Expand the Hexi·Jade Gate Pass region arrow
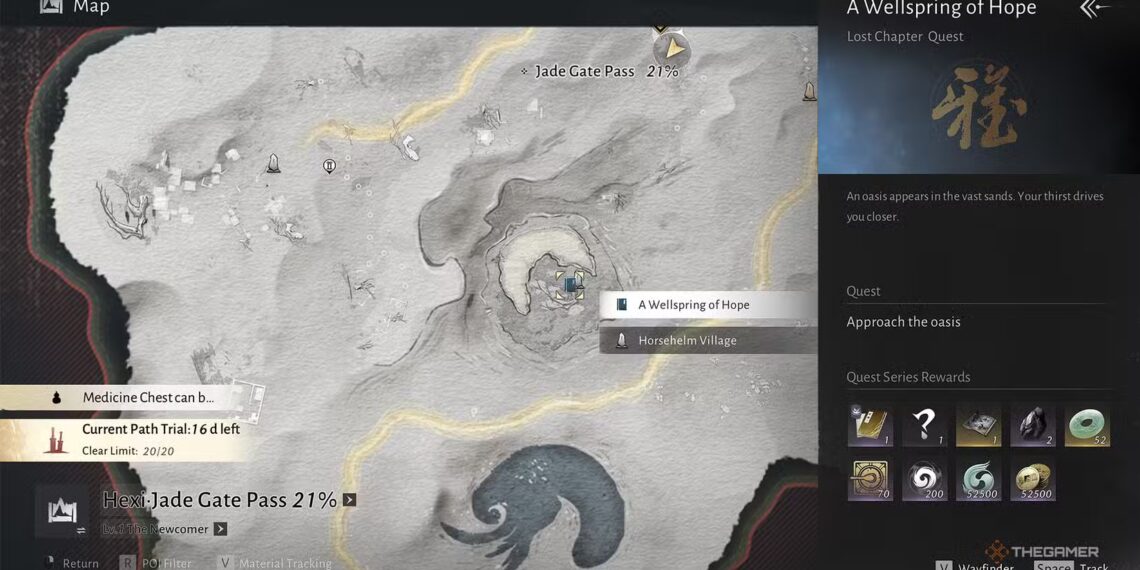 [x=349, y=499]
